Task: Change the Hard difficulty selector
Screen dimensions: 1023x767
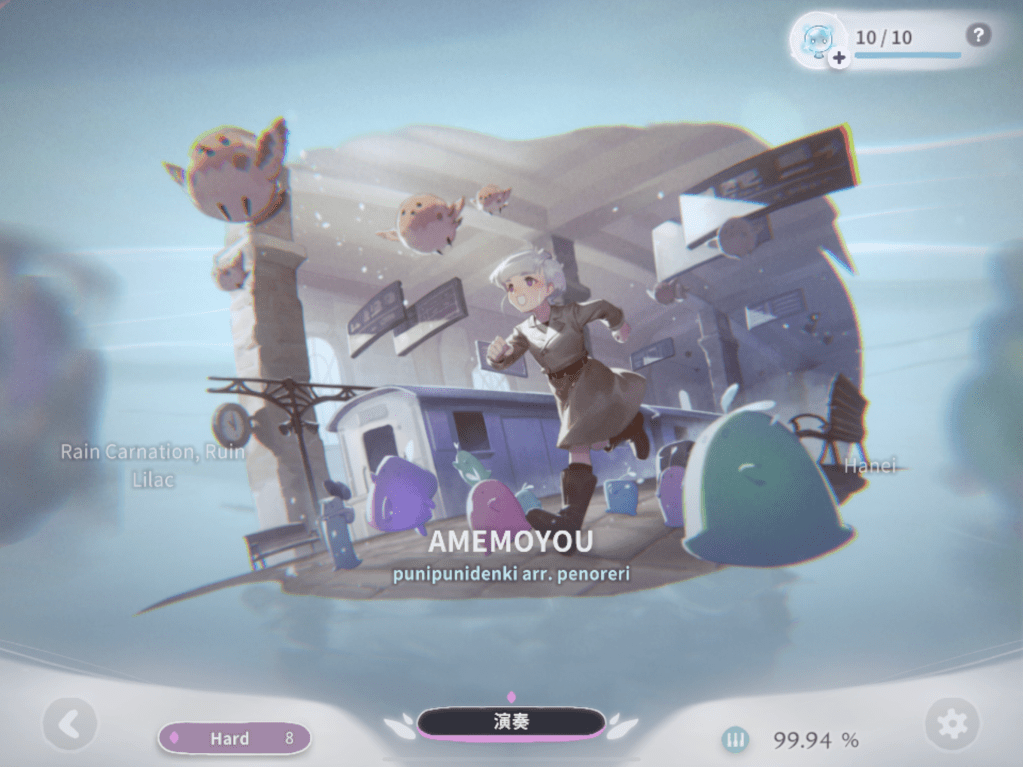Action: tap(234, 739)
